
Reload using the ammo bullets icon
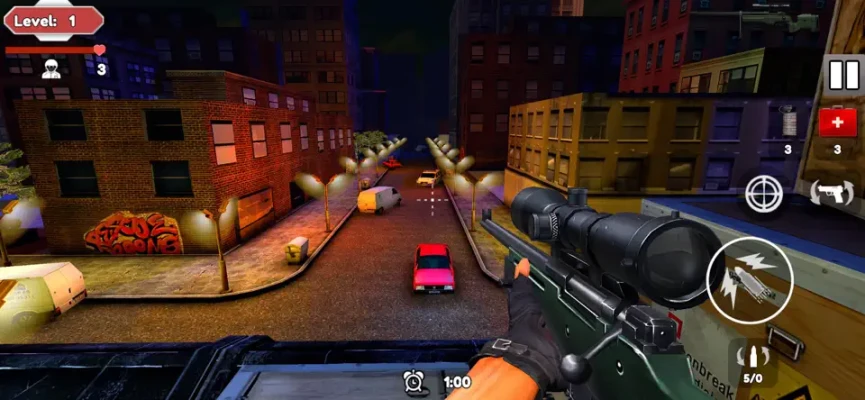[752, 359]
